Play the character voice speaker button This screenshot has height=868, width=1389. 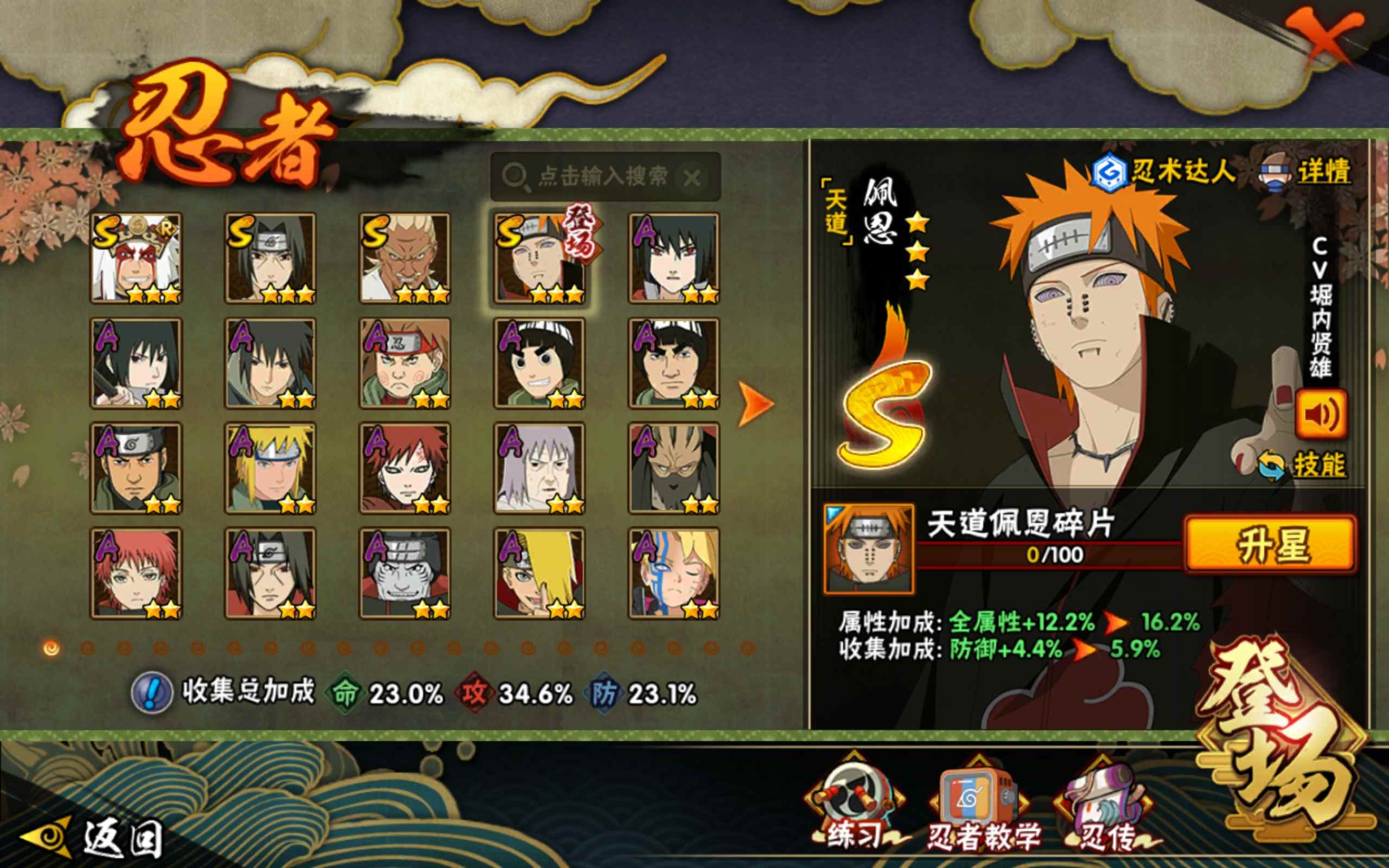pyautogui.click(x=1320, y=414)
